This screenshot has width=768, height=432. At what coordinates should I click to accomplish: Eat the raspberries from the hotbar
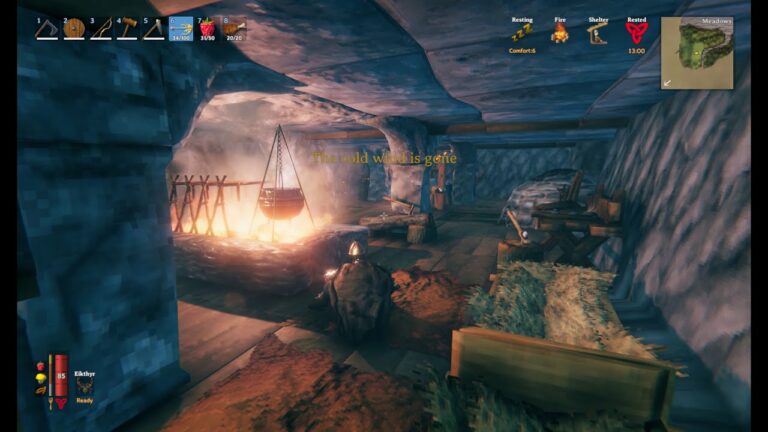pyautogui.click(x=207, y=29)
